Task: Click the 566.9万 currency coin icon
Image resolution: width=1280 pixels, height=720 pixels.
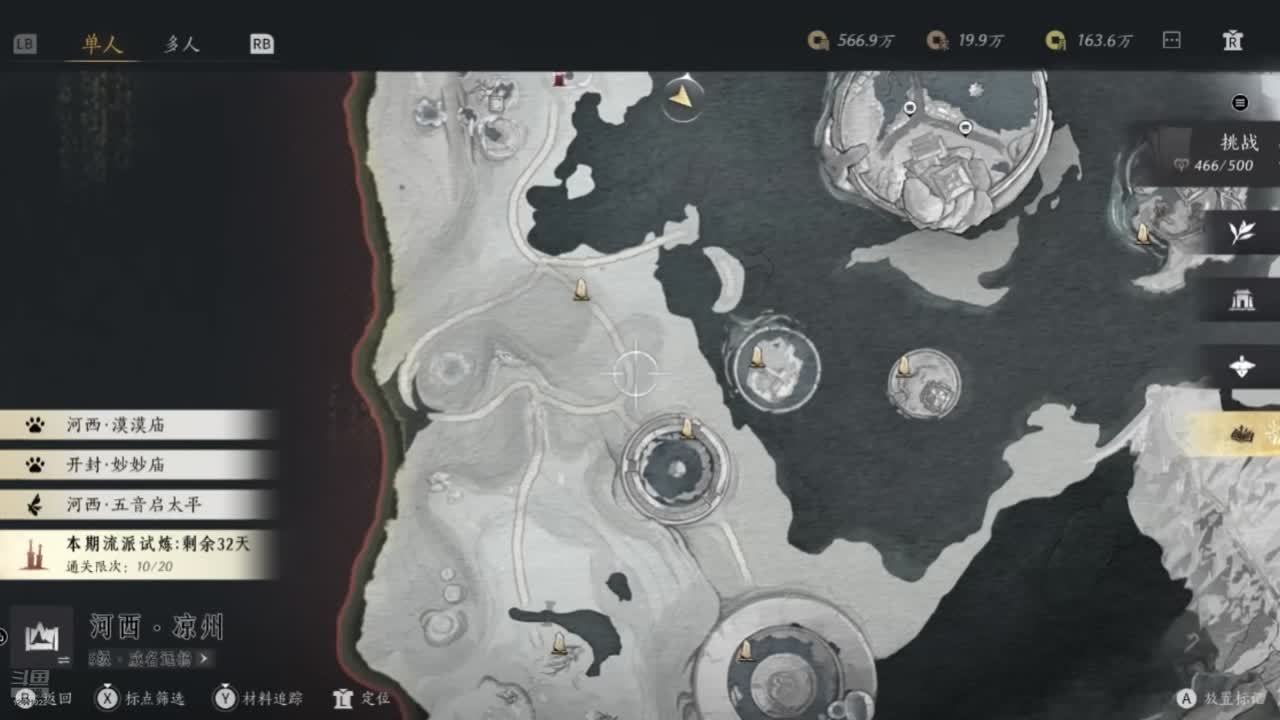Action: 818,40
